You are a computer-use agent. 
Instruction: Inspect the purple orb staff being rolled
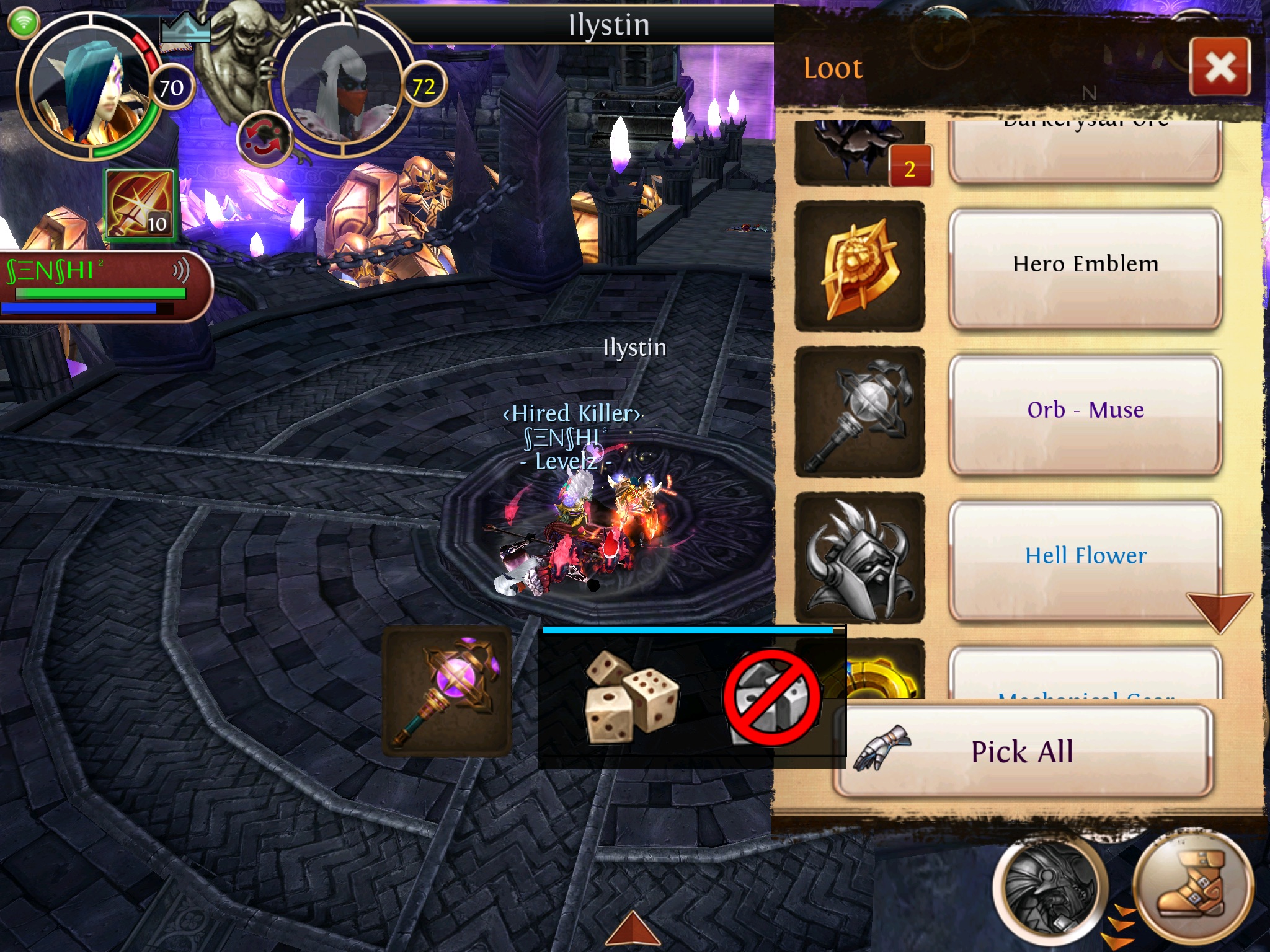[x=446, y=692]
